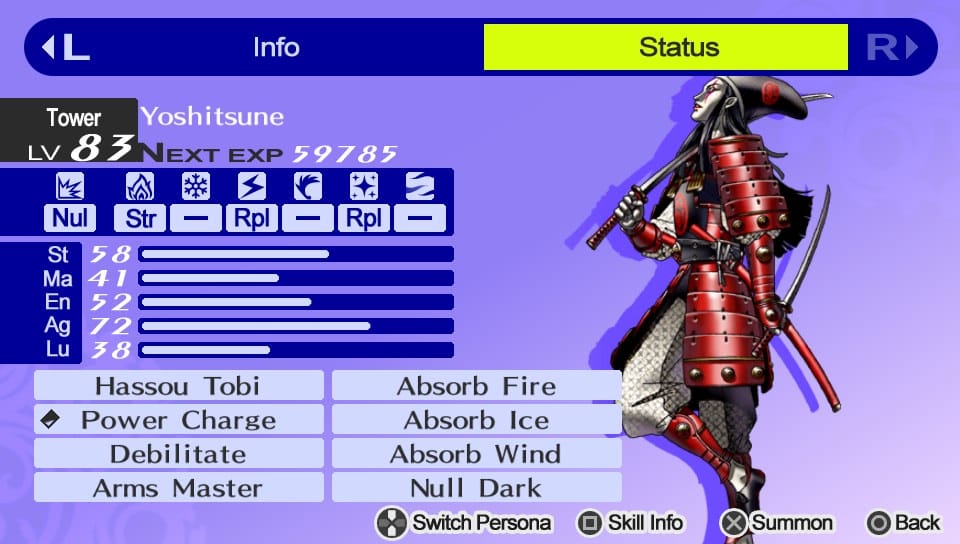960x544 pixels.
Task: Click the right R arrow
Action: click(892, 47)
